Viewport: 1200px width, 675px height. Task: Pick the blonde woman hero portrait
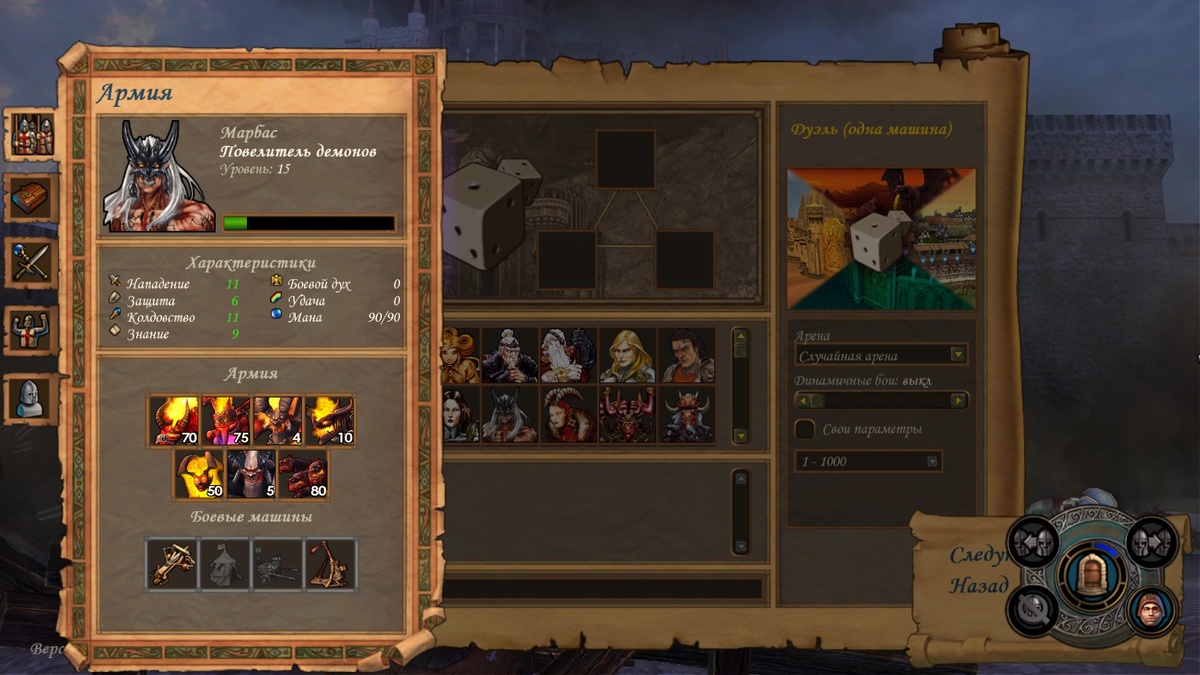[627, 355]
